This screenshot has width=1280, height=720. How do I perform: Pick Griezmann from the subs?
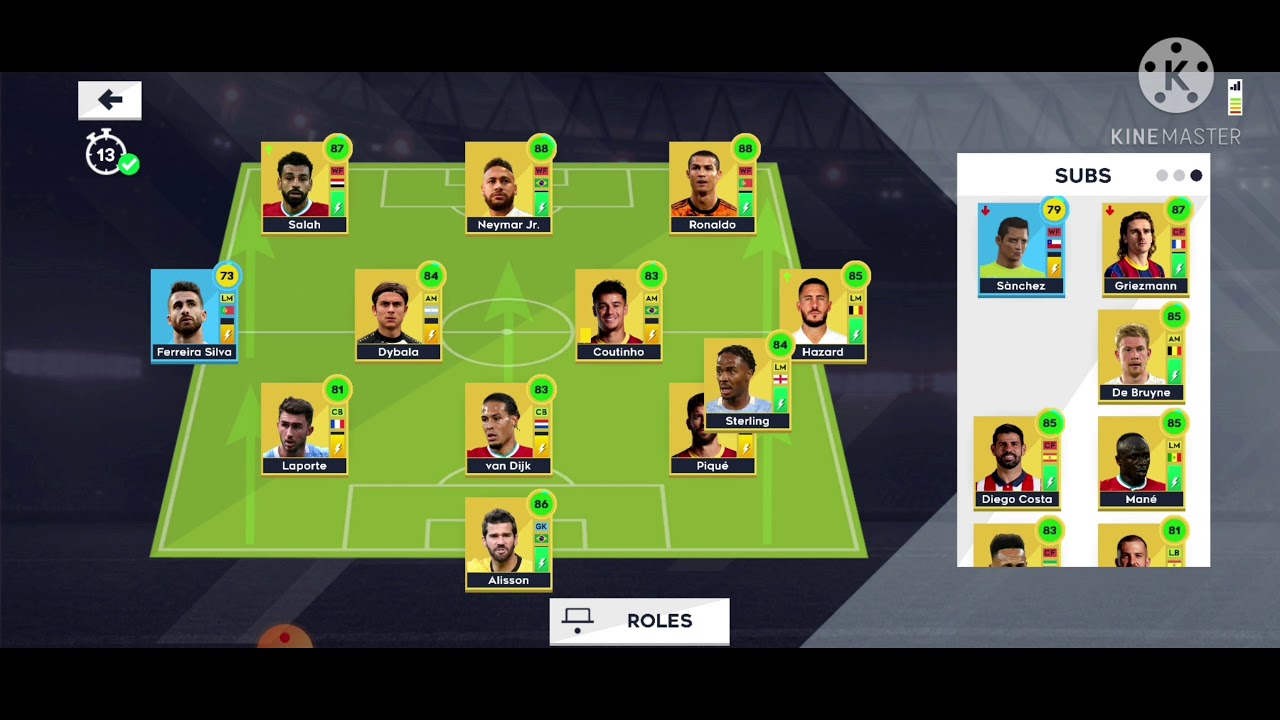1145,249
